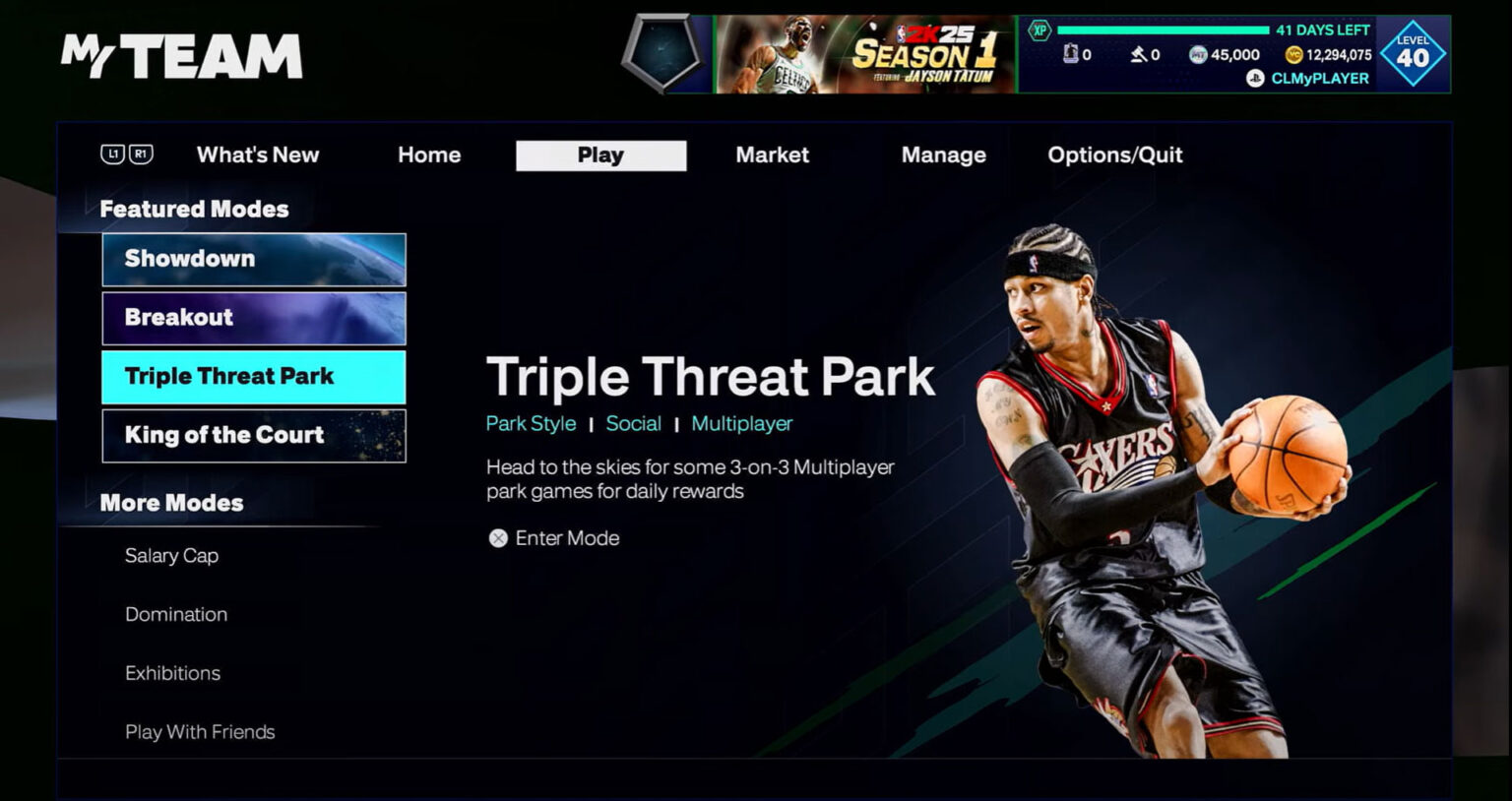Open the VC balance coin icon
The height and width of the screenshot is (801, 1512).
pyautogui.click(x=1292, y=54)
